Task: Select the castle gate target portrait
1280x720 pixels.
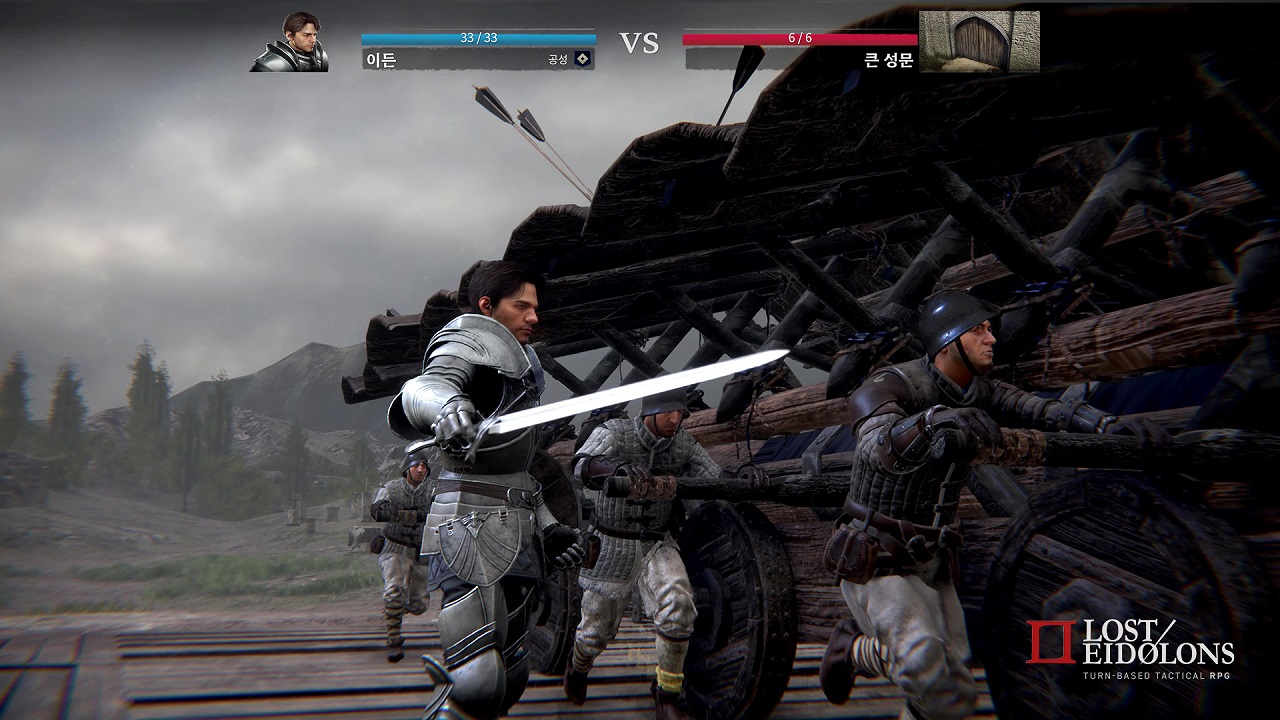Action: [x=979, y=41]
